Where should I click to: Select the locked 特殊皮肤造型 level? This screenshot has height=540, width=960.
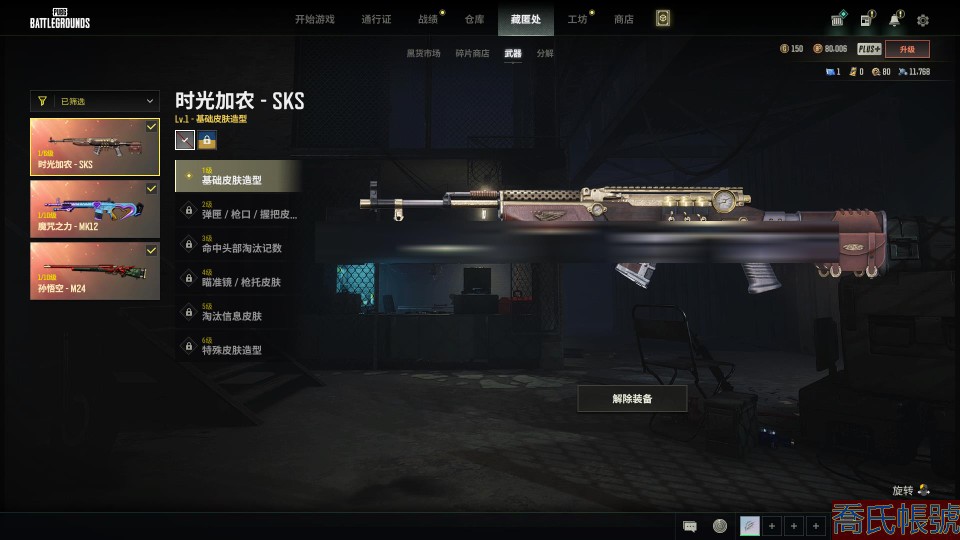pos(238,346)
